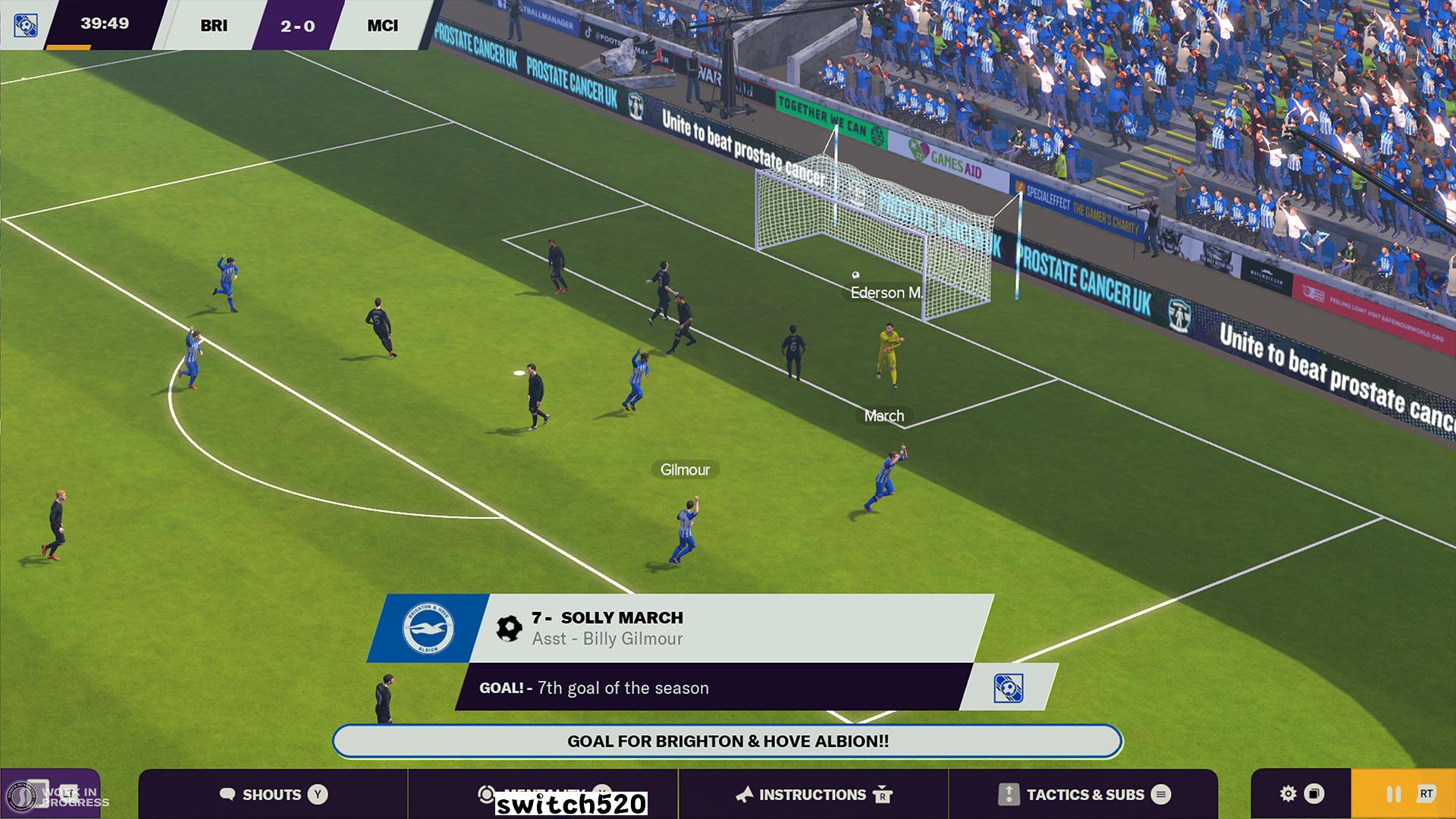Viewport: 1456px width, 819px height.
Task: Open team Instructions
Action: (x=813, y=794)
